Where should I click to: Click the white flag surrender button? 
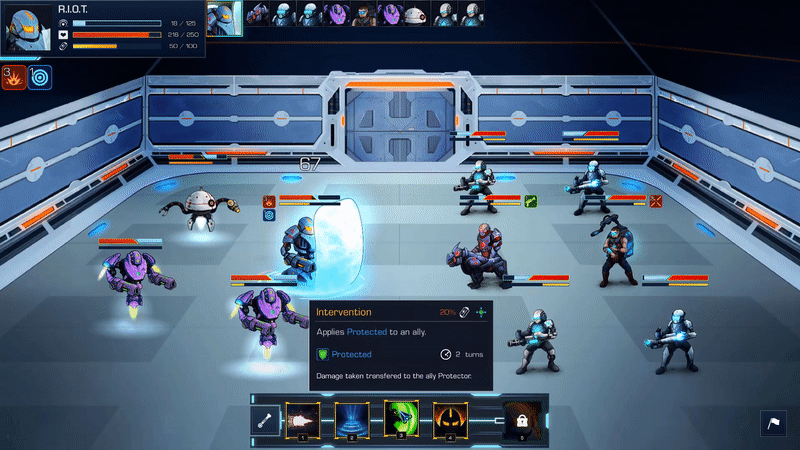click(x=776, y=424)
